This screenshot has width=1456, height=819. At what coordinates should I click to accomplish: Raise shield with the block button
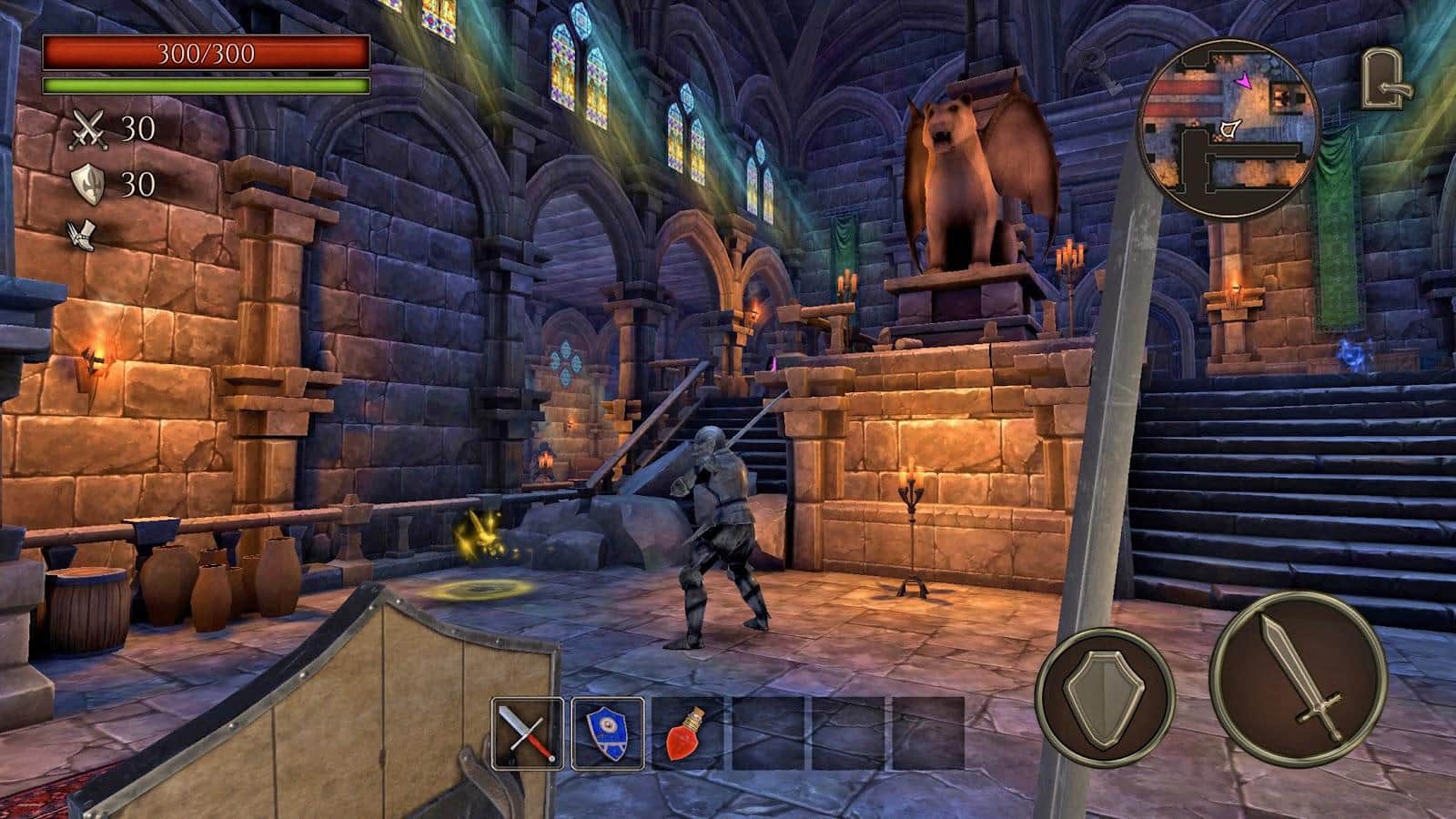[1105, 696]
